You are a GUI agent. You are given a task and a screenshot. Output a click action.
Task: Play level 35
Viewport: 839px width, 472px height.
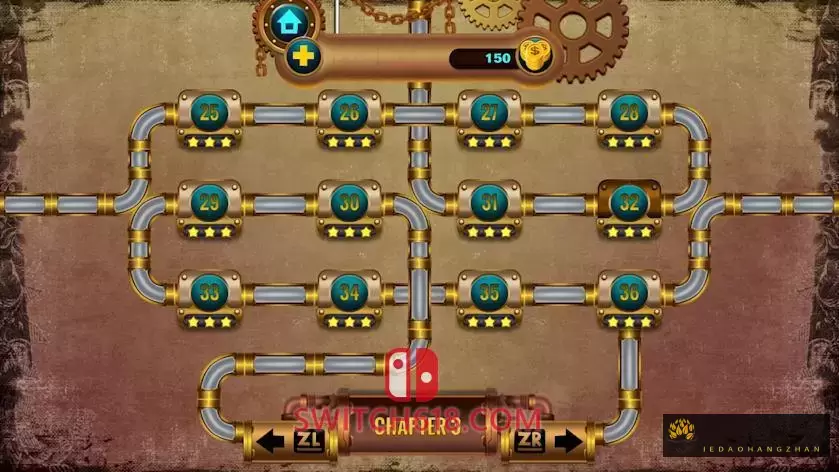489,293
